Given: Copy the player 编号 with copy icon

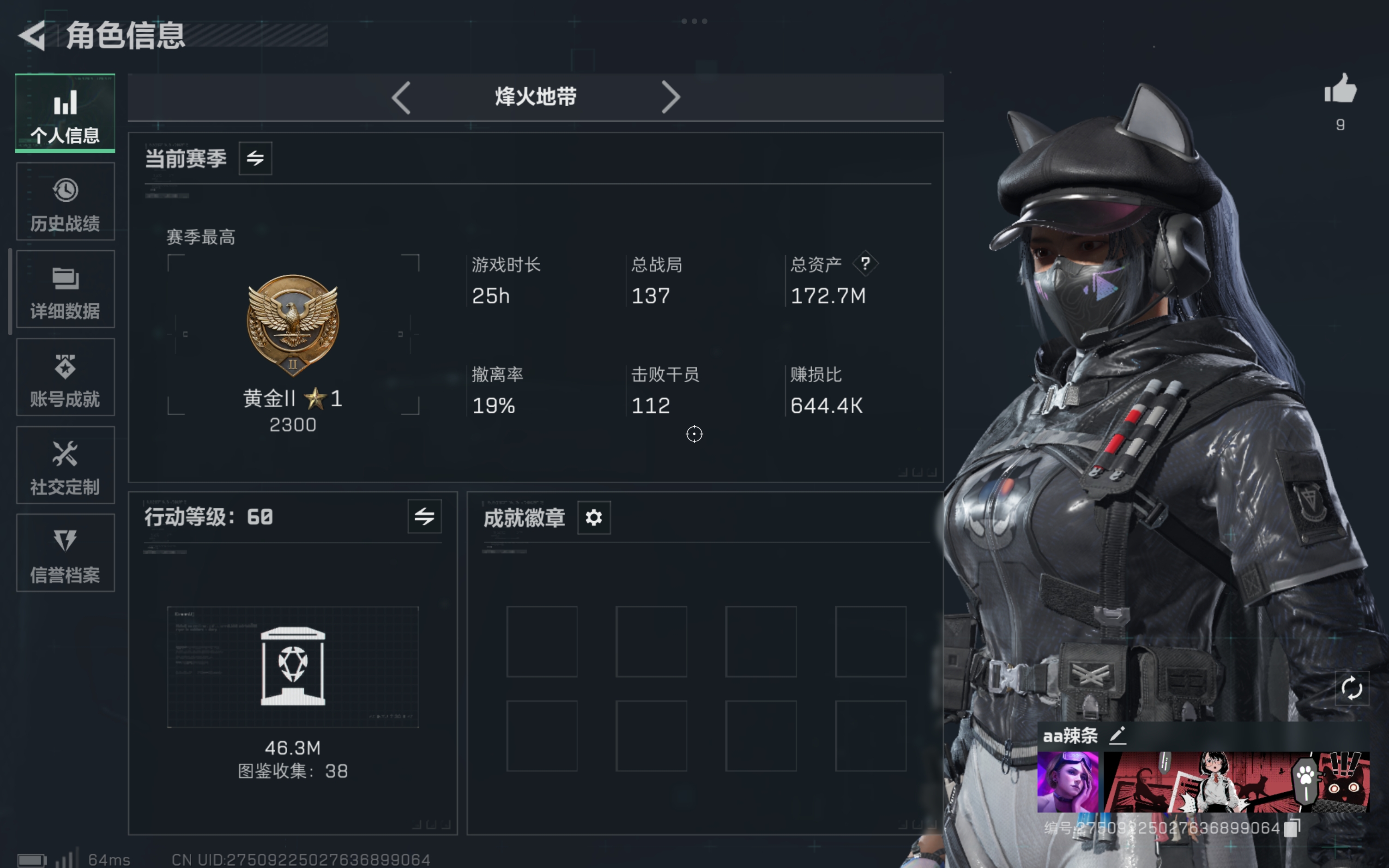Looking at the screenshot, I should (x=1292, y=826).
